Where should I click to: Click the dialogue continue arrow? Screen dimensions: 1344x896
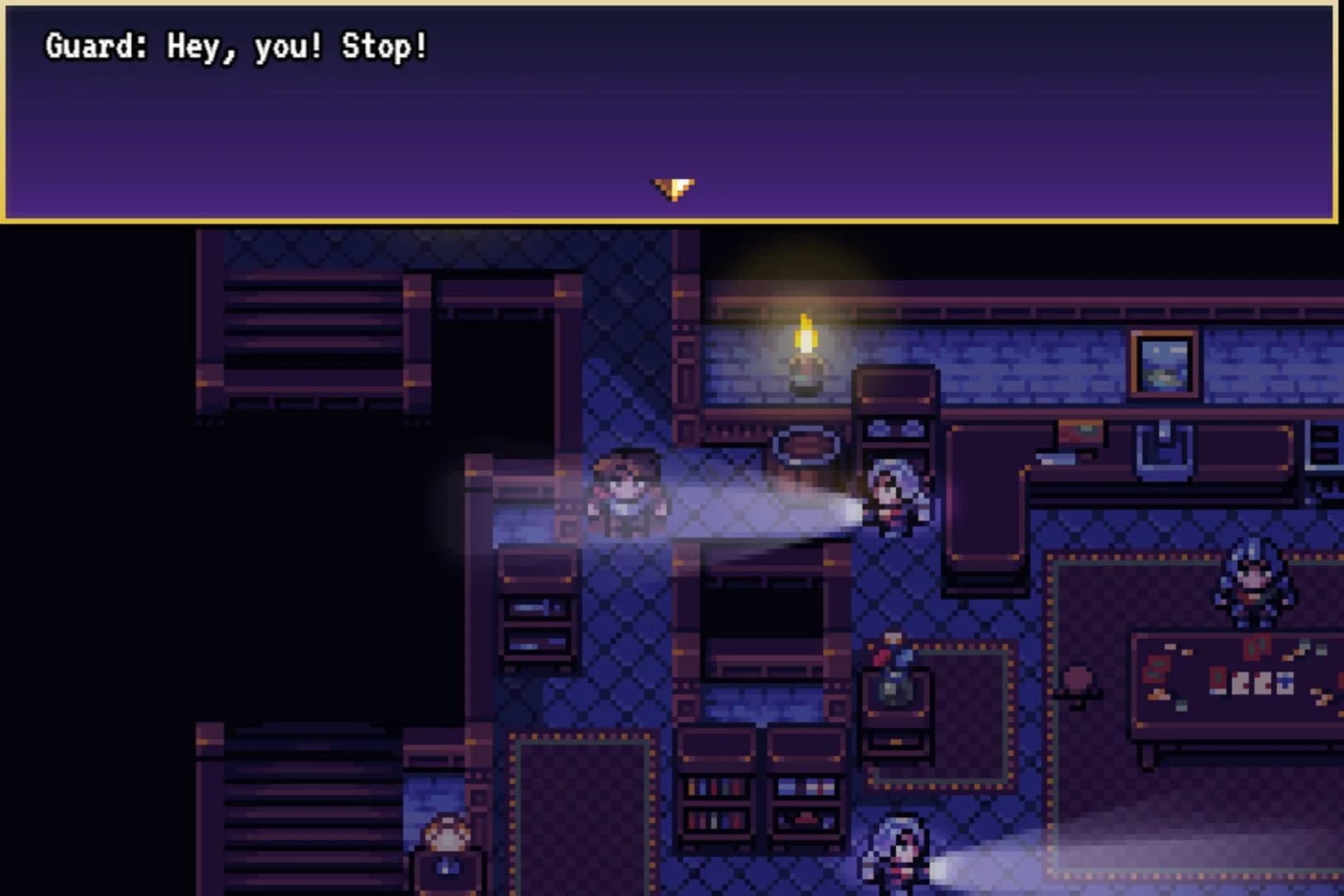(x=670, y=189)
